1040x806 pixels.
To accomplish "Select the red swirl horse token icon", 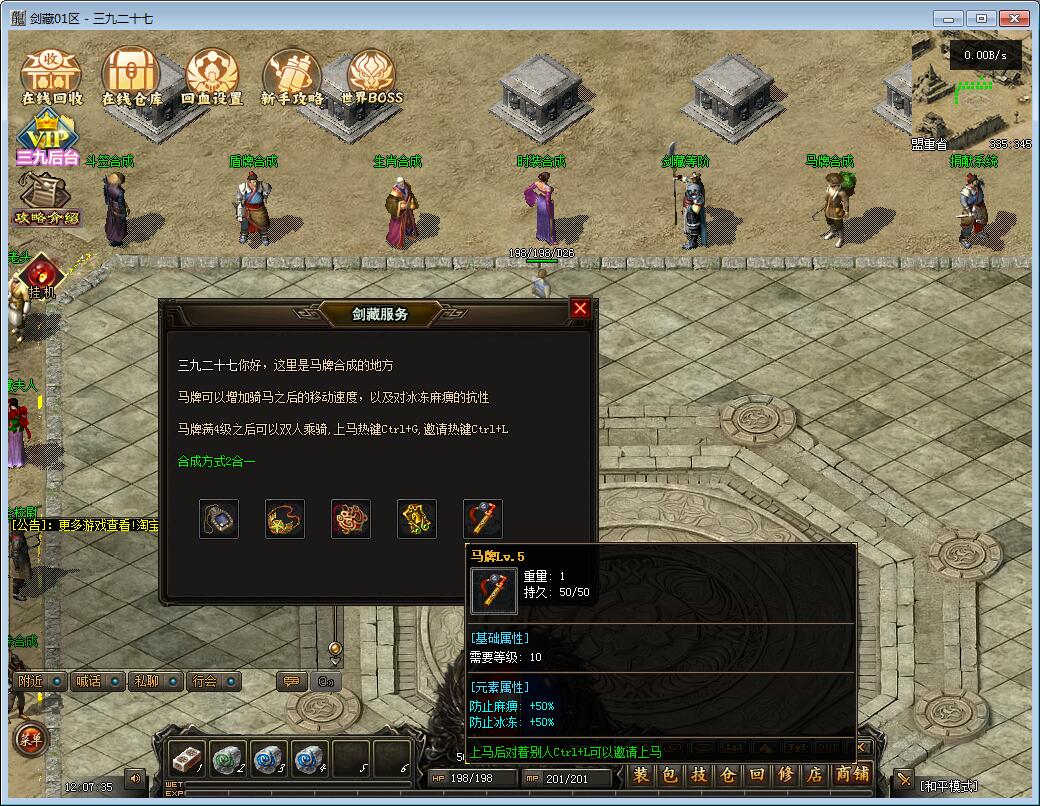I will click(351, 519).
